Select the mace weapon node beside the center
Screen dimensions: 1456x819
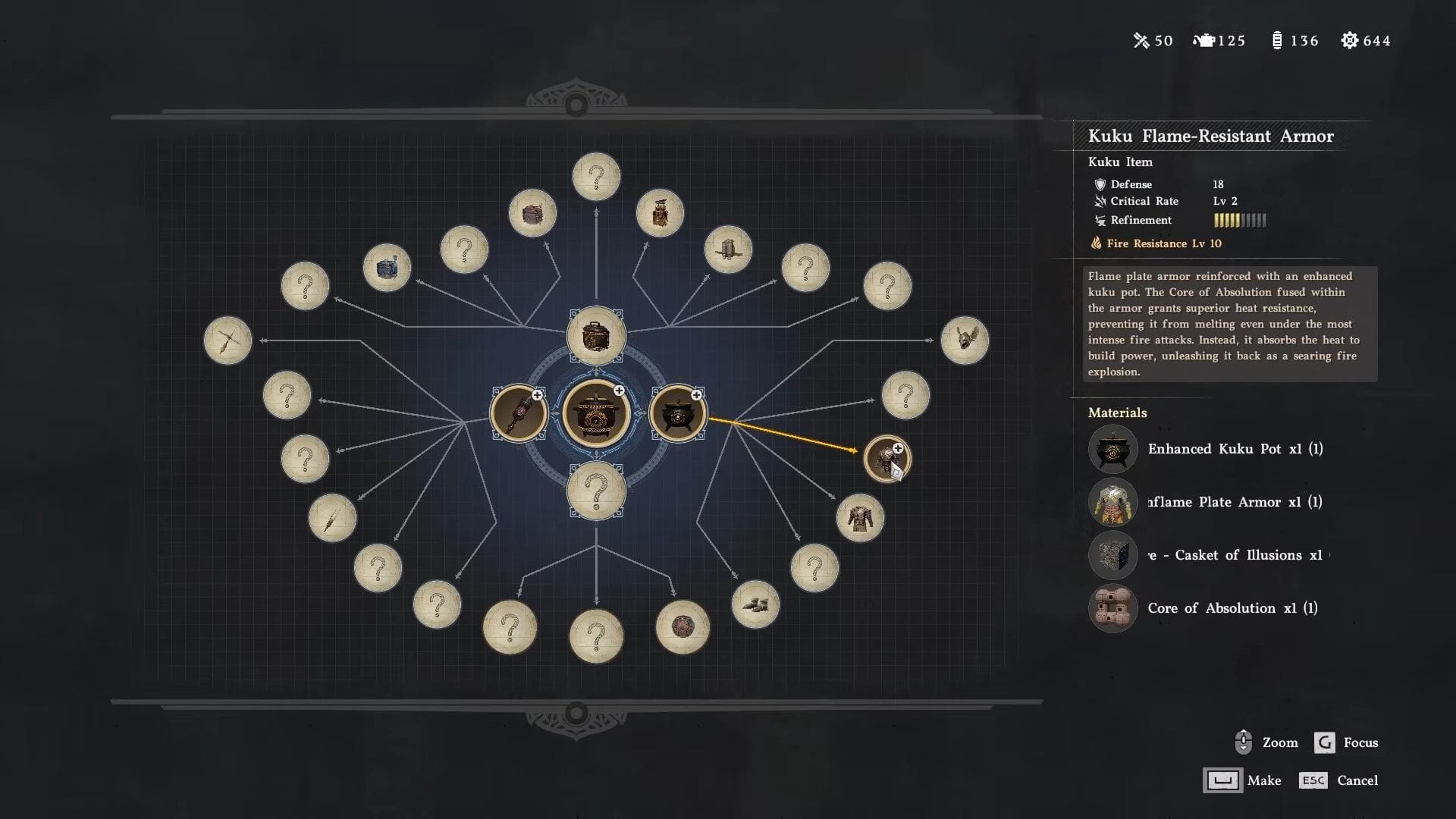point(519,414)
